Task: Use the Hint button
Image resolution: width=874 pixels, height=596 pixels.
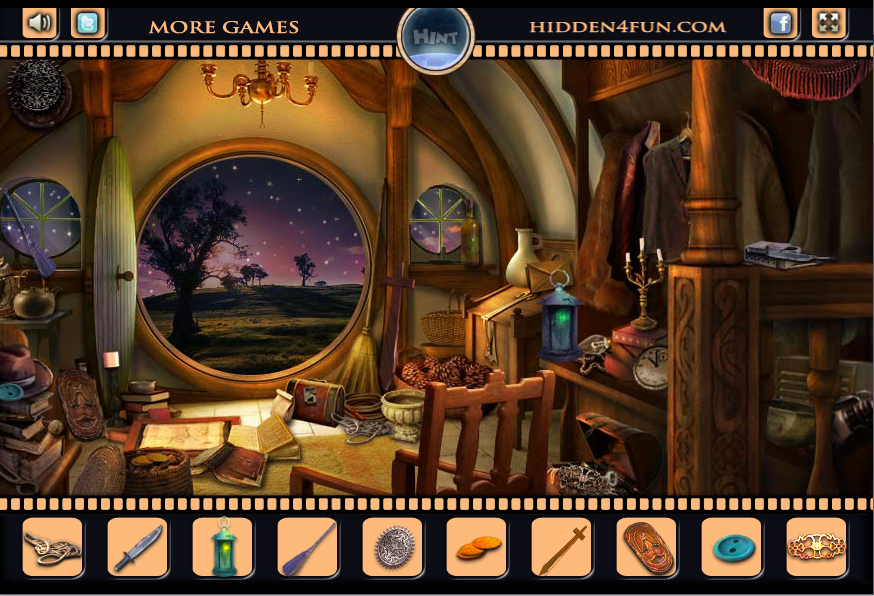Action: tap(436, 38)
